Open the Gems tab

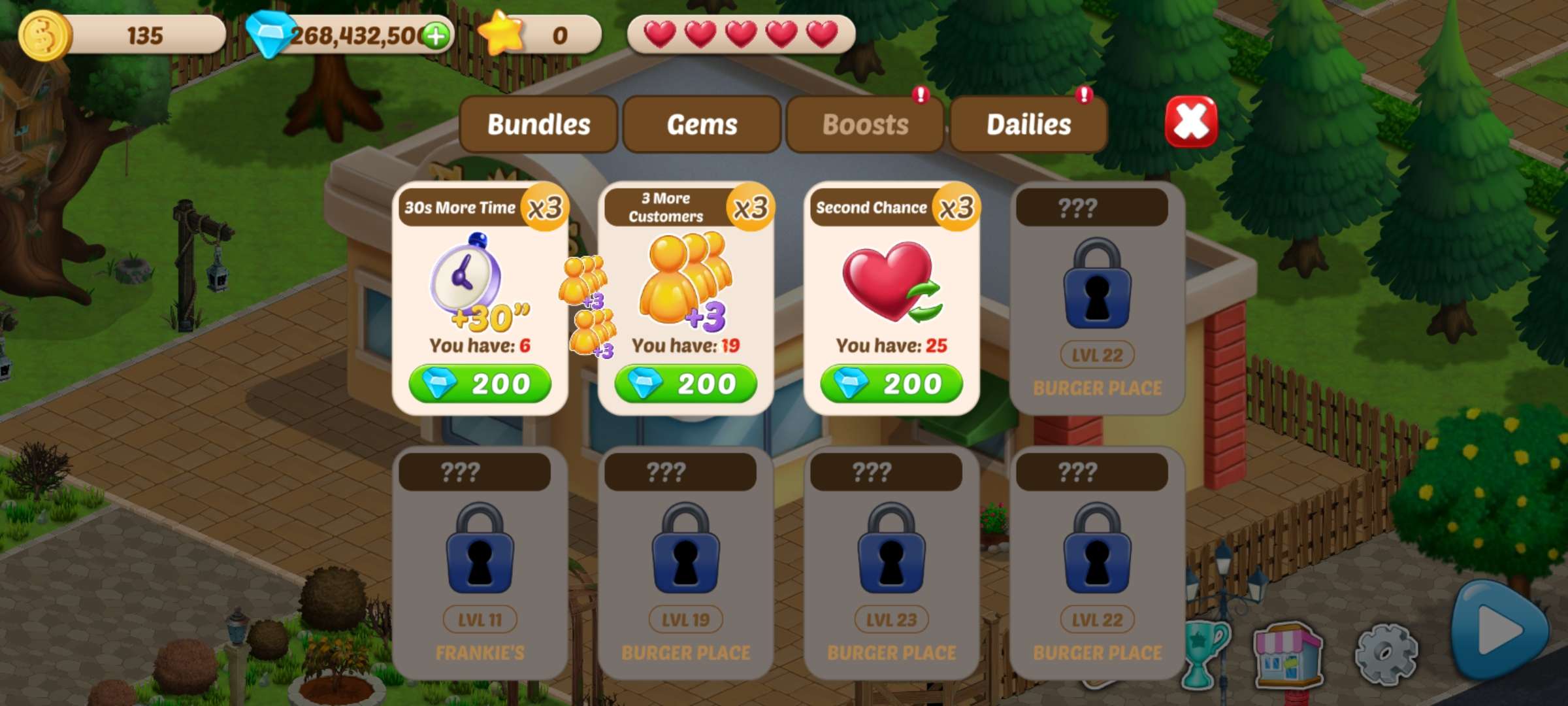tap(702, 124)
